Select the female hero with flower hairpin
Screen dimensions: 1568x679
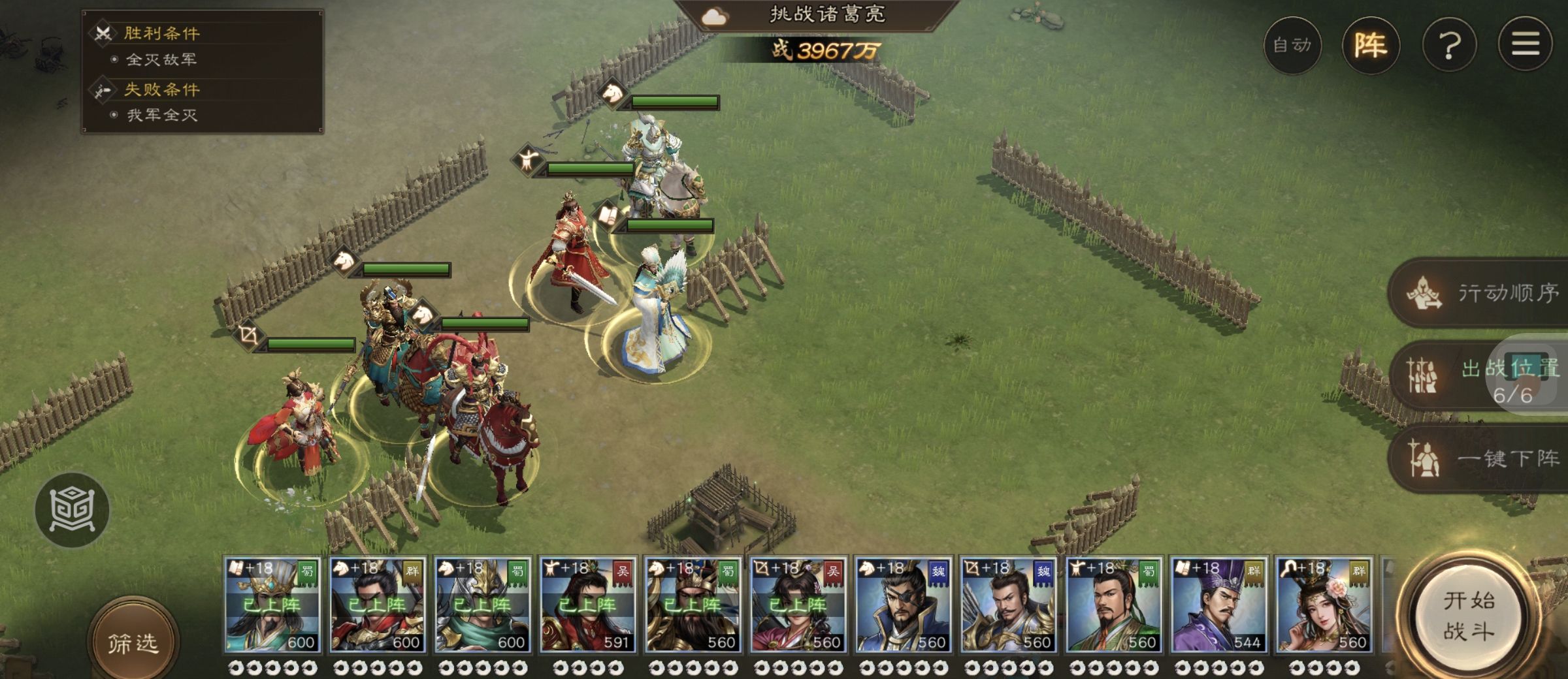[1324, 605]
